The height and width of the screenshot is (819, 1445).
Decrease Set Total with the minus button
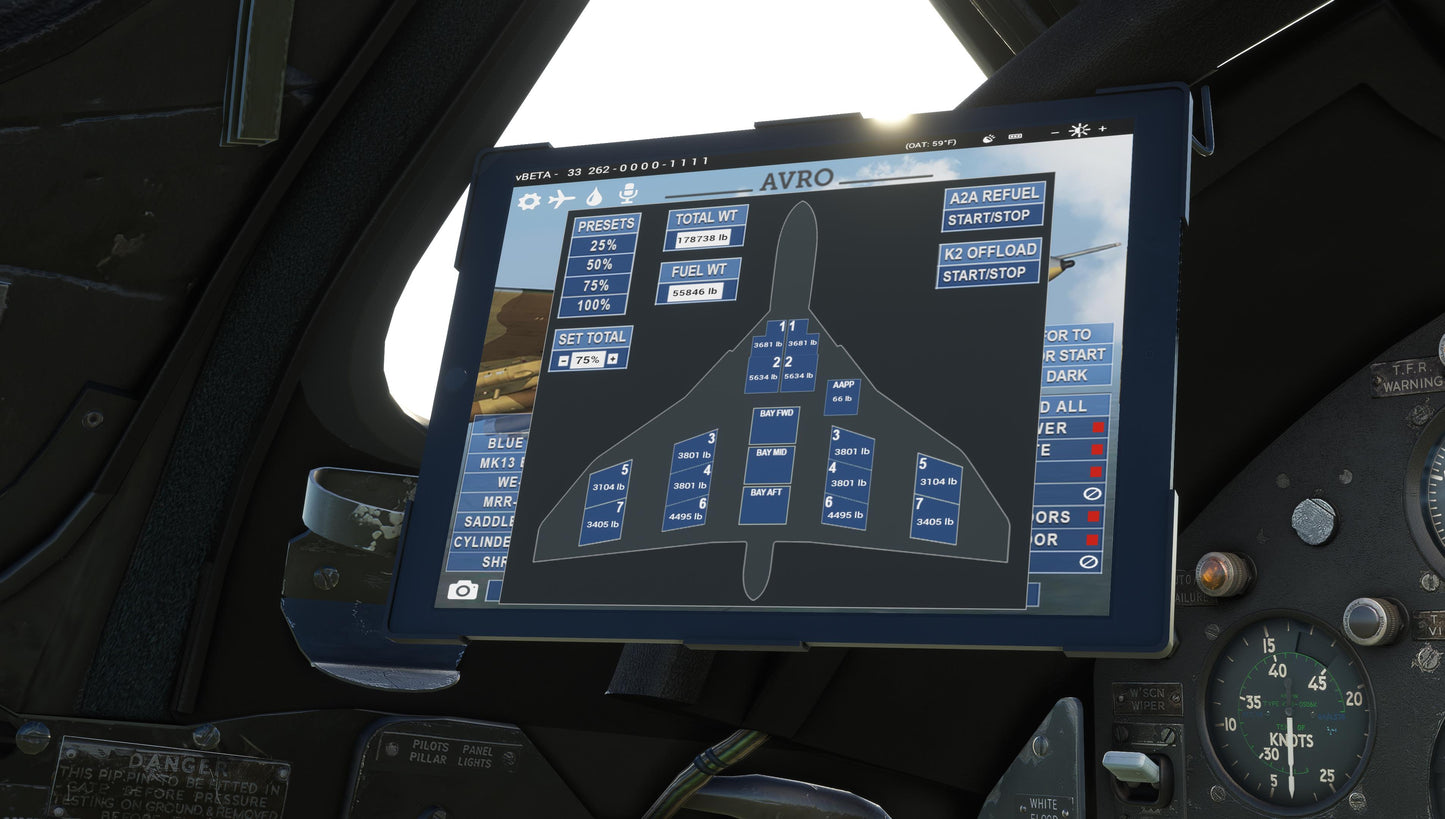pyautogui.click(x=564, y=360)
